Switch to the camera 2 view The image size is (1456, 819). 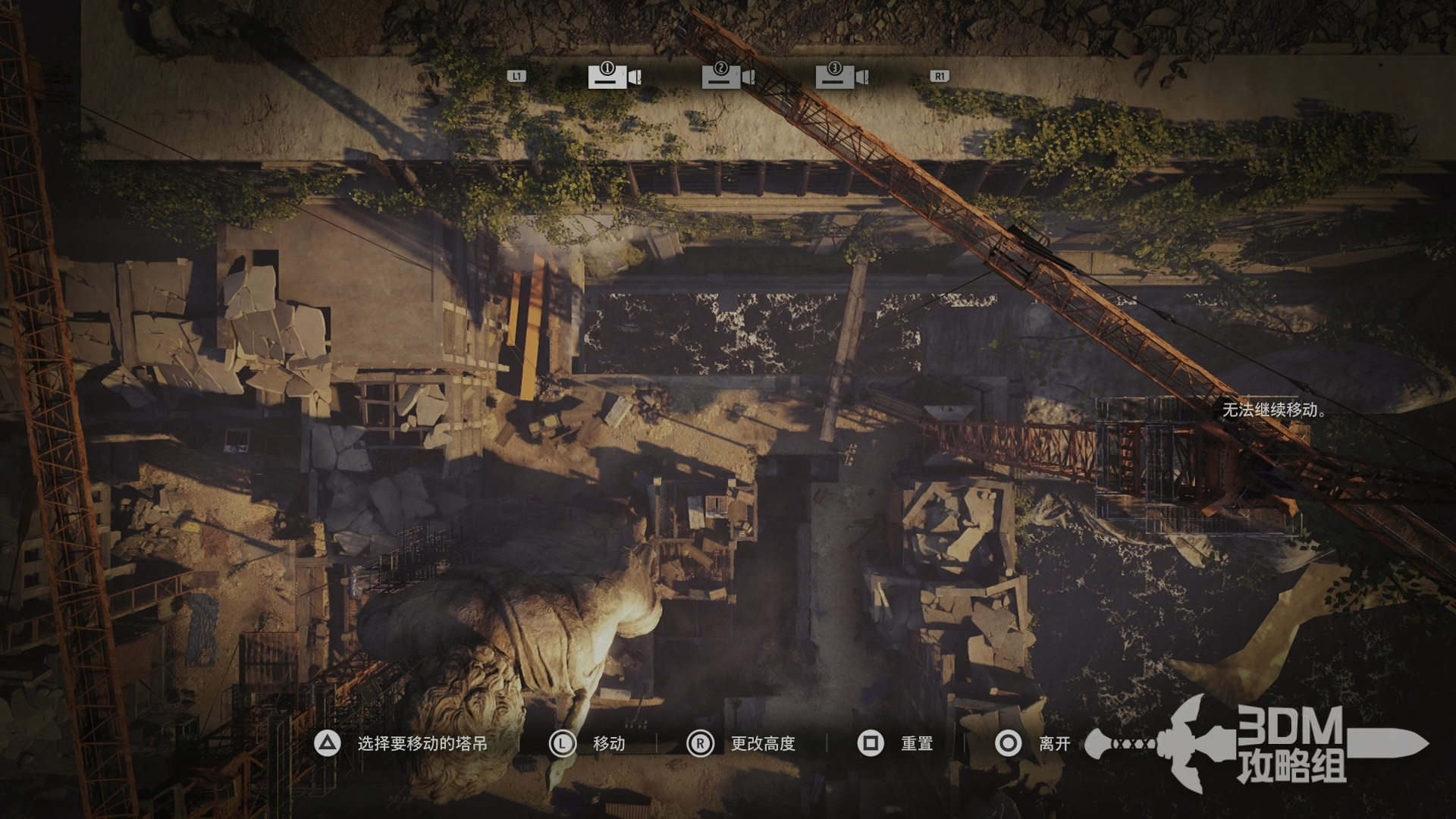pyautogui.click(x=727, y=76)
